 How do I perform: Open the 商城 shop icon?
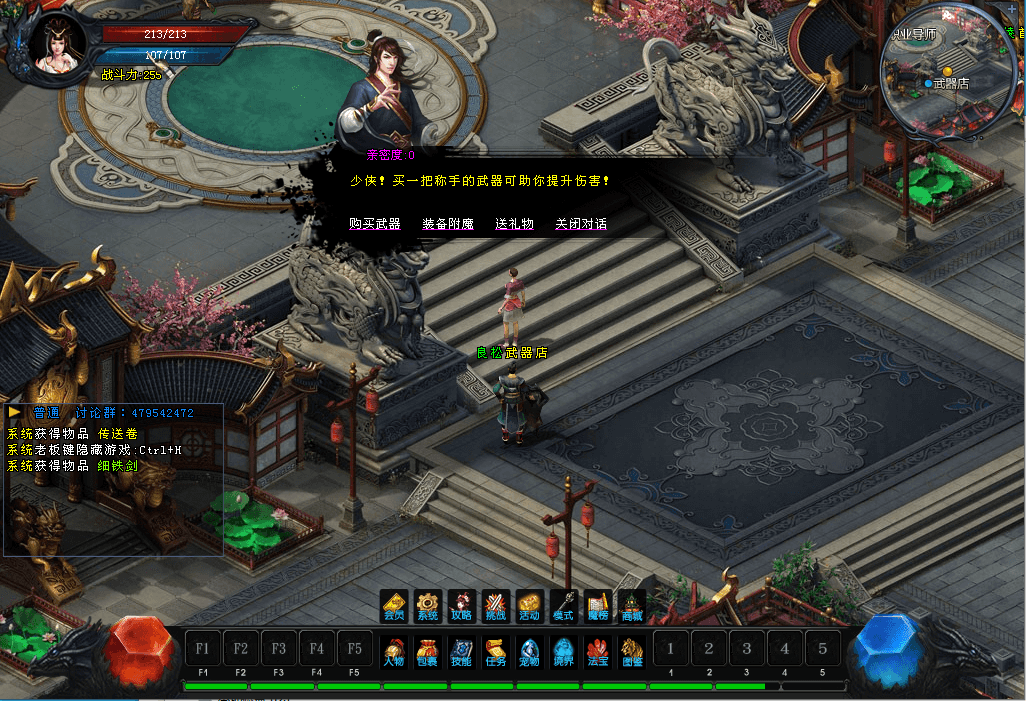point(631,605)
